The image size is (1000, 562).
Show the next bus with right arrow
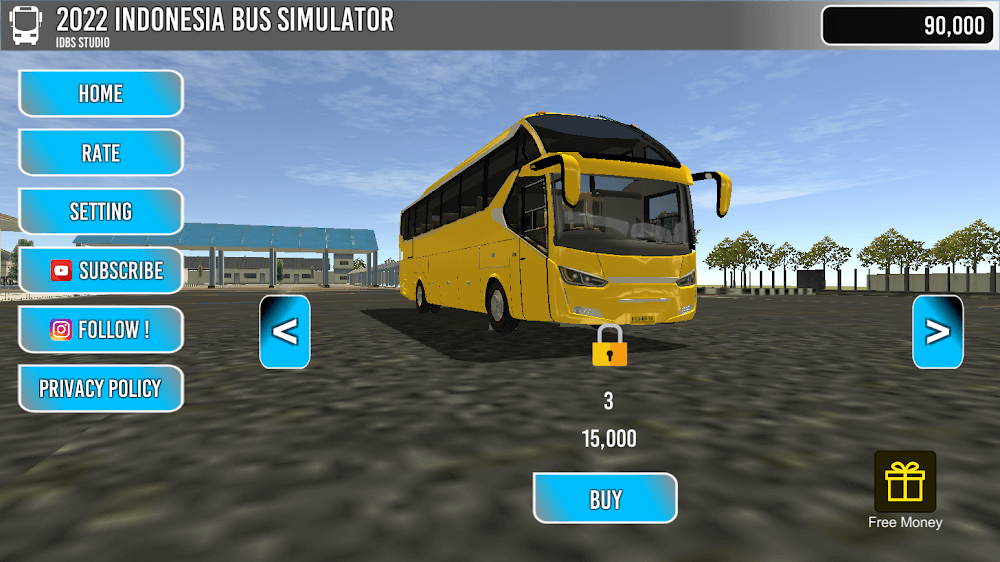tap(937, 332)
